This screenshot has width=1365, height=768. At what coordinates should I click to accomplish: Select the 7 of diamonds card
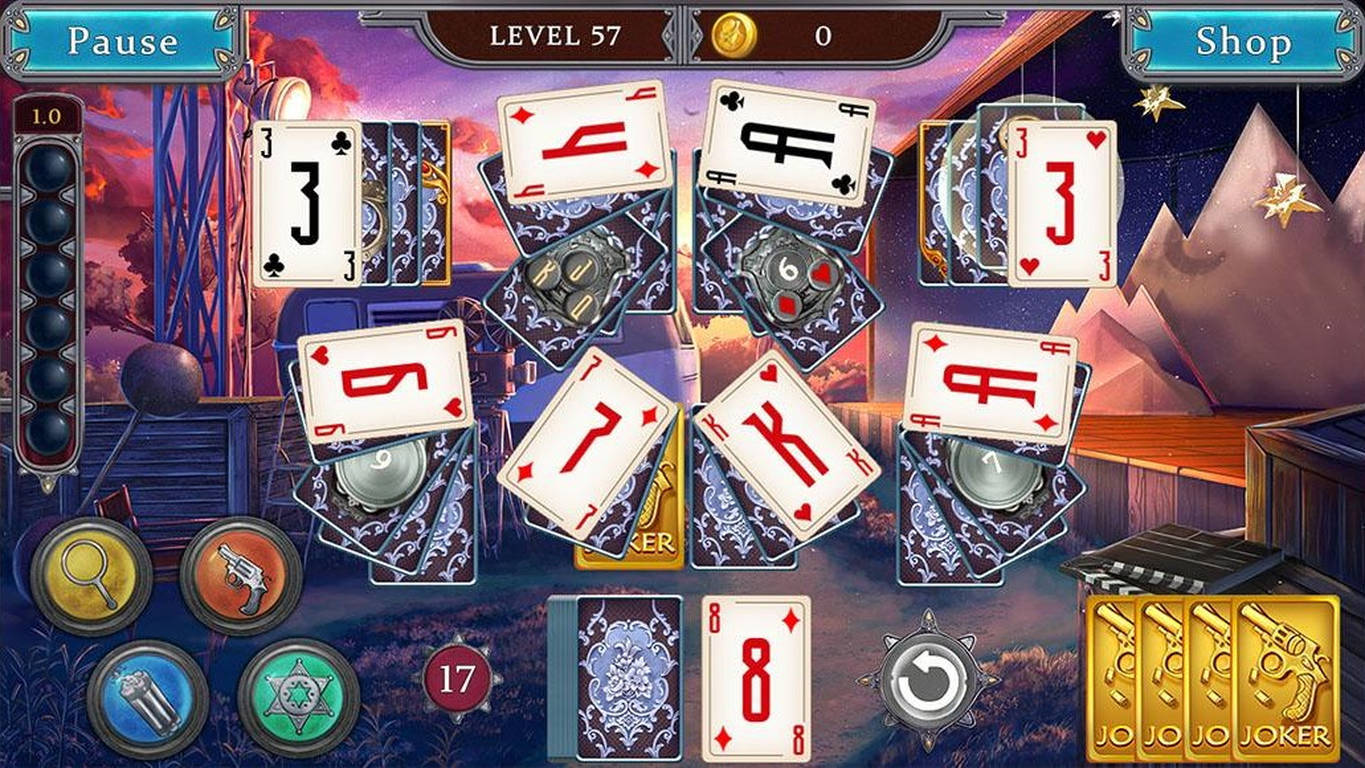[x=590, y=440]
